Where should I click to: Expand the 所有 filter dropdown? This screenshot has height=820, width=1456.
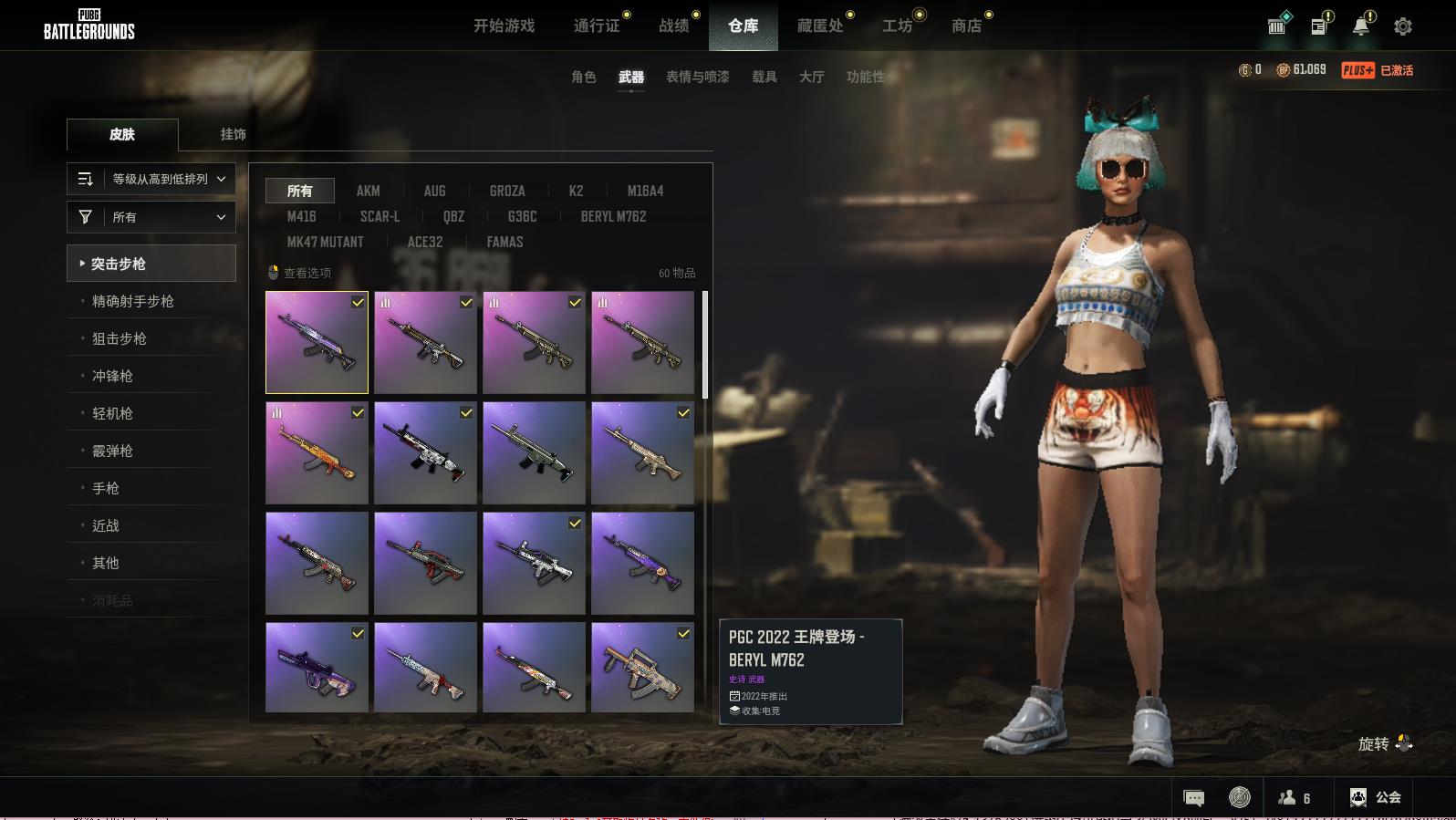[151, 217]
